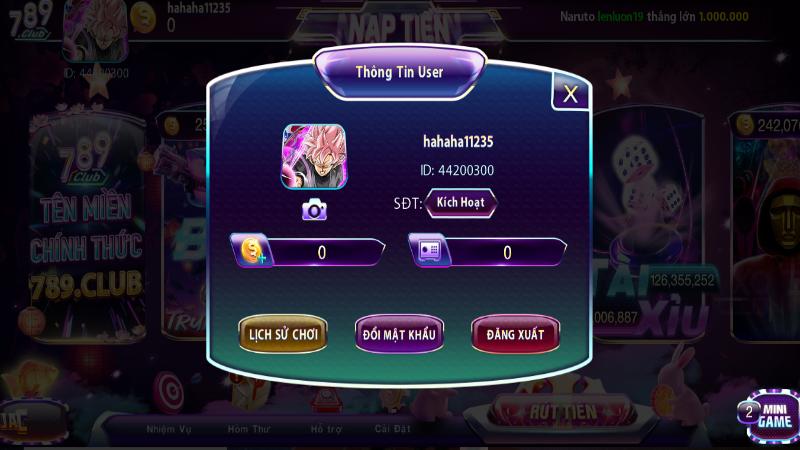Close the Thông Tin User dialog
Viewport: 800px width, 450px height.
[x=570, y=94]
